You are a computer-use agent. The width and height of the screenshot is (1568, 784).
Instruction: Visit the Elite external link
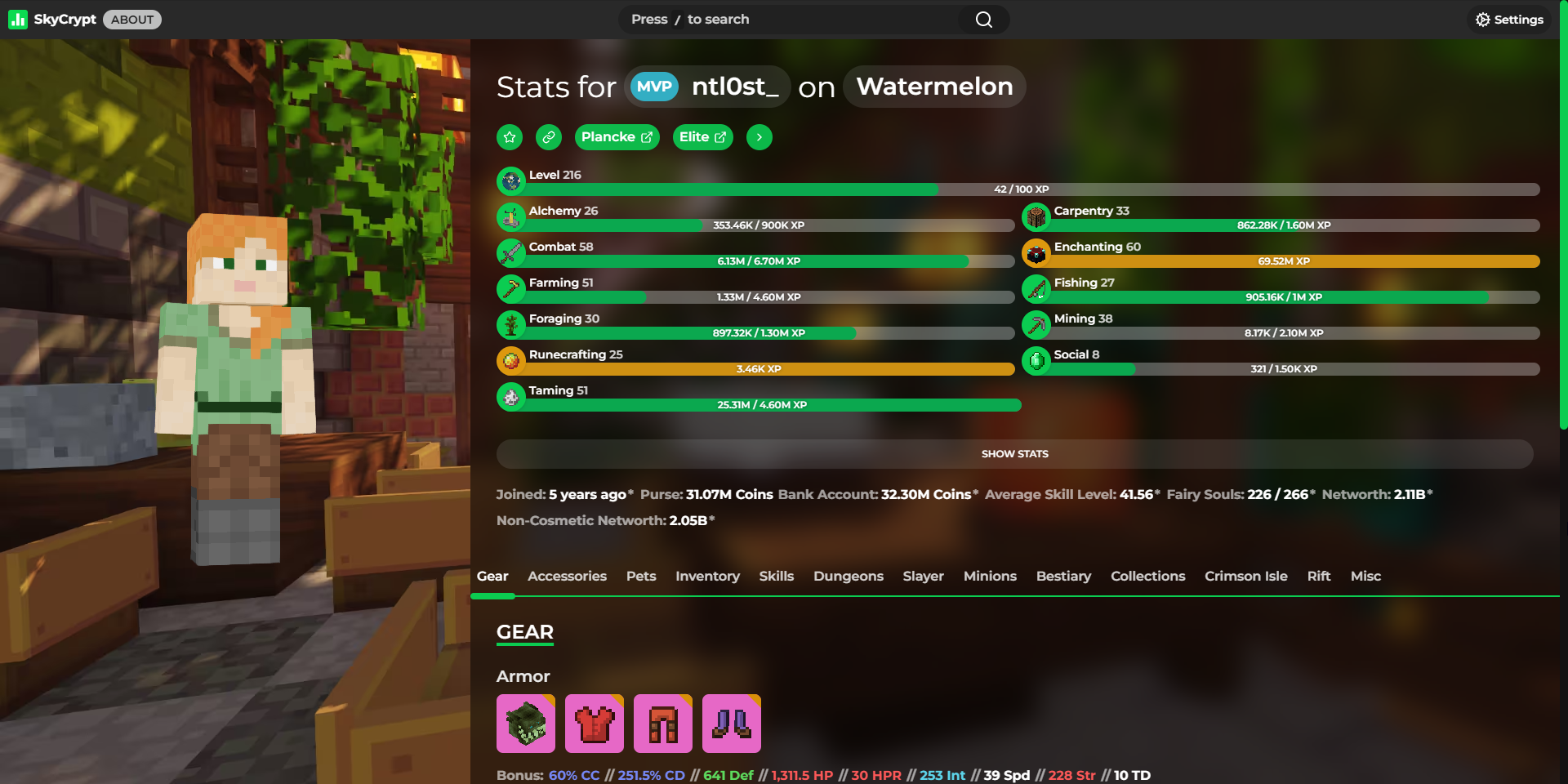click(702, 136)
